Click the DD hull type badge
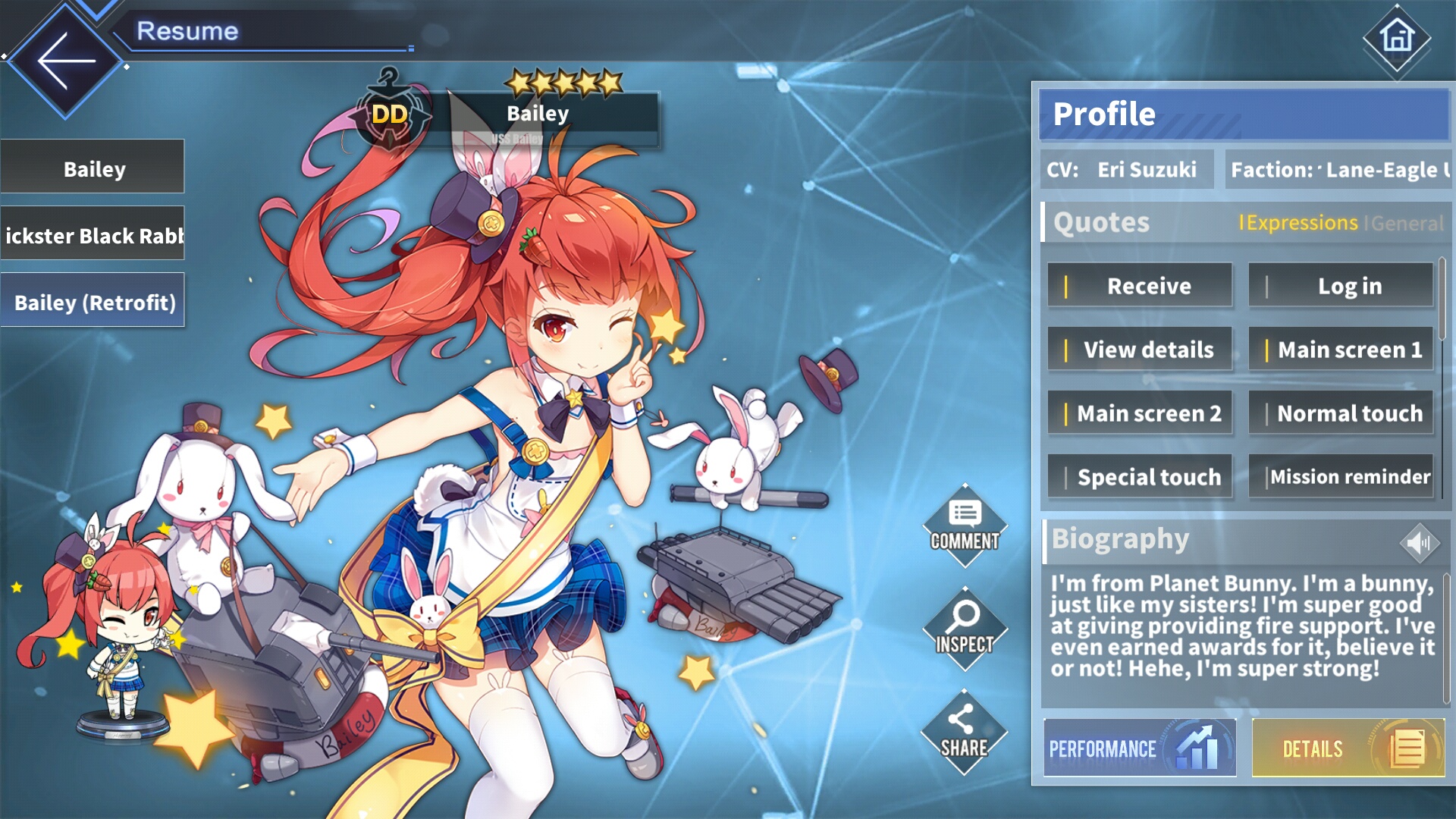 pos(389,115)
